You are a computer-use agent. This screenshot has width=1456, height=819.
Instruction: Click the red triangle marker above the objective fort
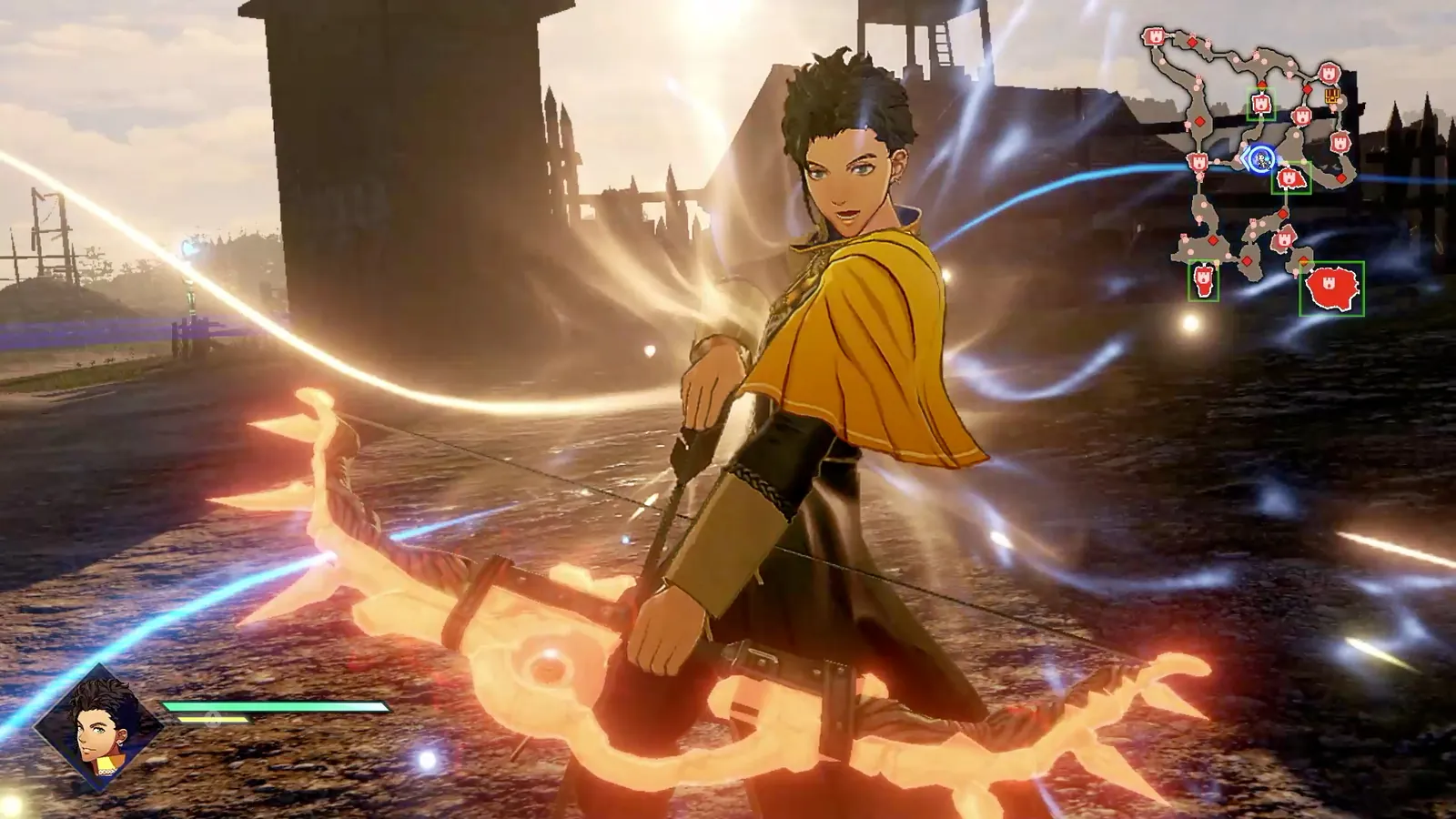pyautogui.click(x=1261, y=84)
